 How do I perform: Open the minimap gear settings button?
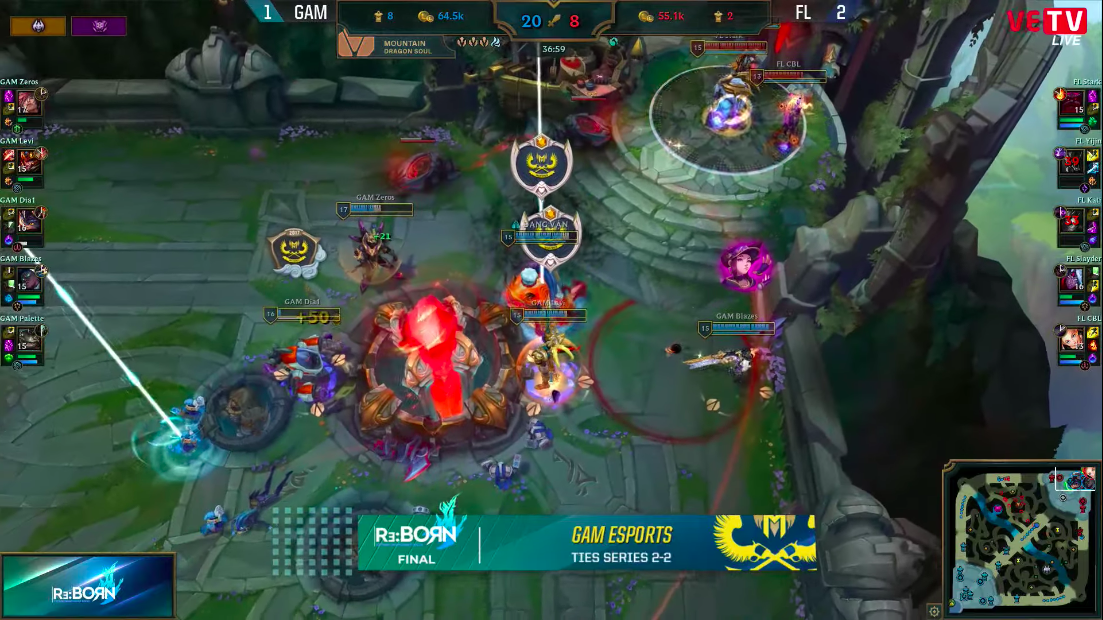point(934,610)
